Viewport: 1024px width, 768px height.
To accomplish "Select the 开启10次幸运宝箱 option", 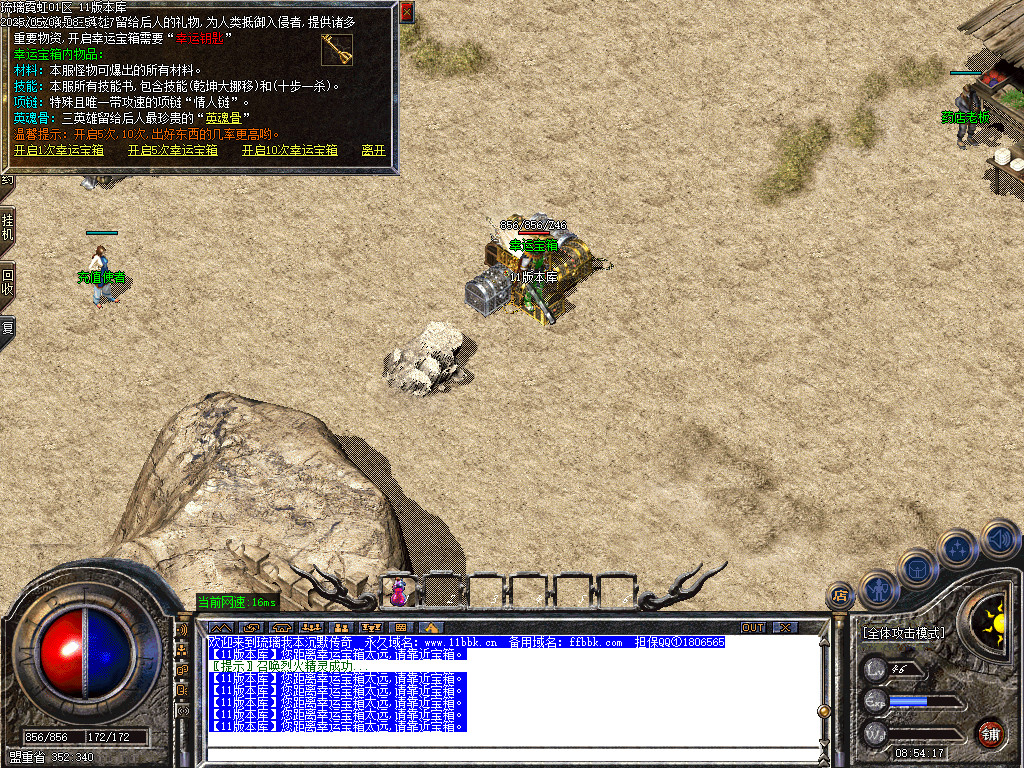I will pyautogui.click(x=289, y=150).
